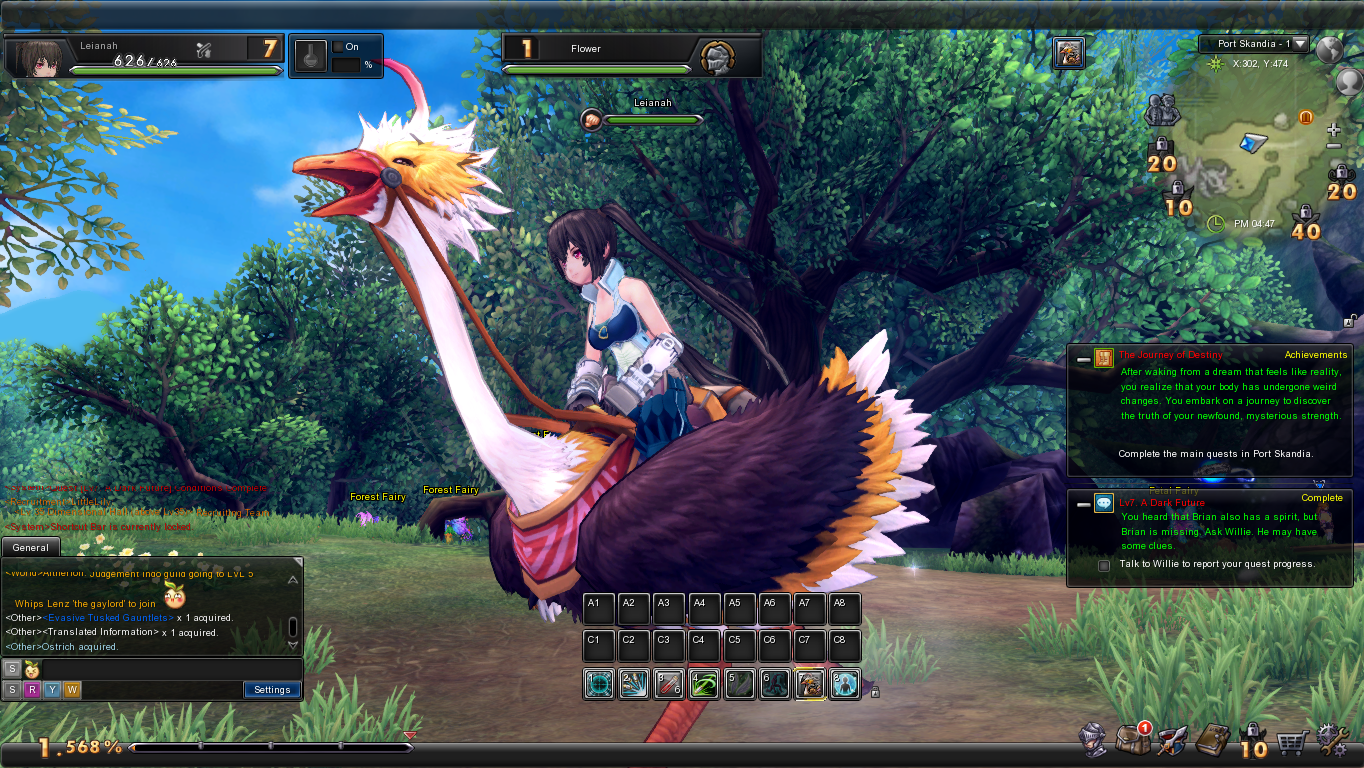Zoom in the minimap with plus button
Viewport: 1364px width, 768px height.
click(x=1333, y=131)
